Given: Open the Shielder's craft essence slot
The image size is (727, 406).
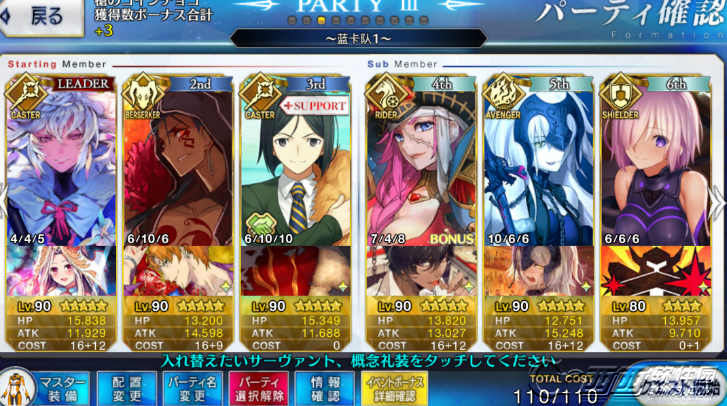Looking at the screenshot, I should [652, 270].
